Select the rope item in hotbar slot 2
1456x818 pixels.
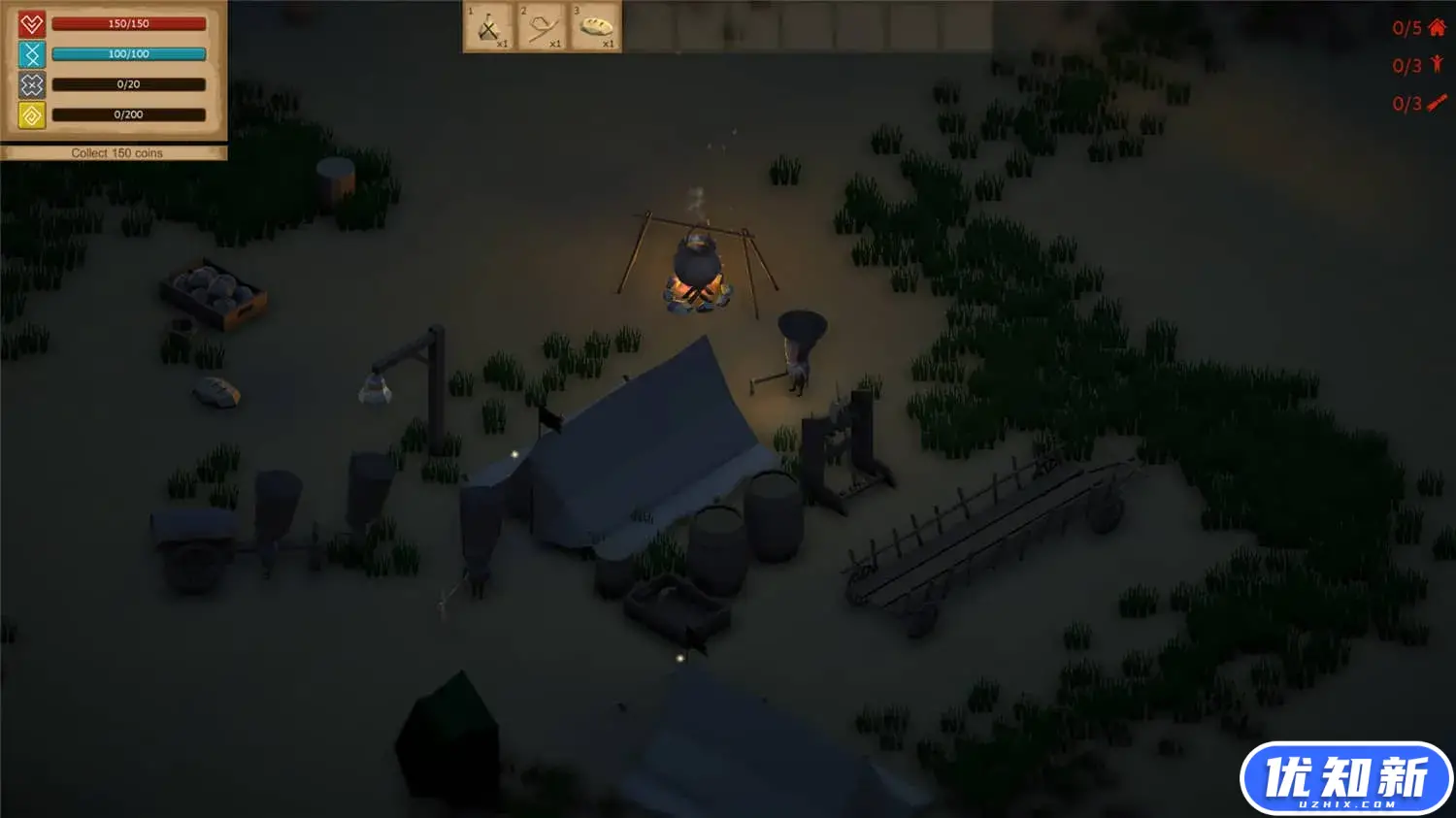(x=542, y=27)
